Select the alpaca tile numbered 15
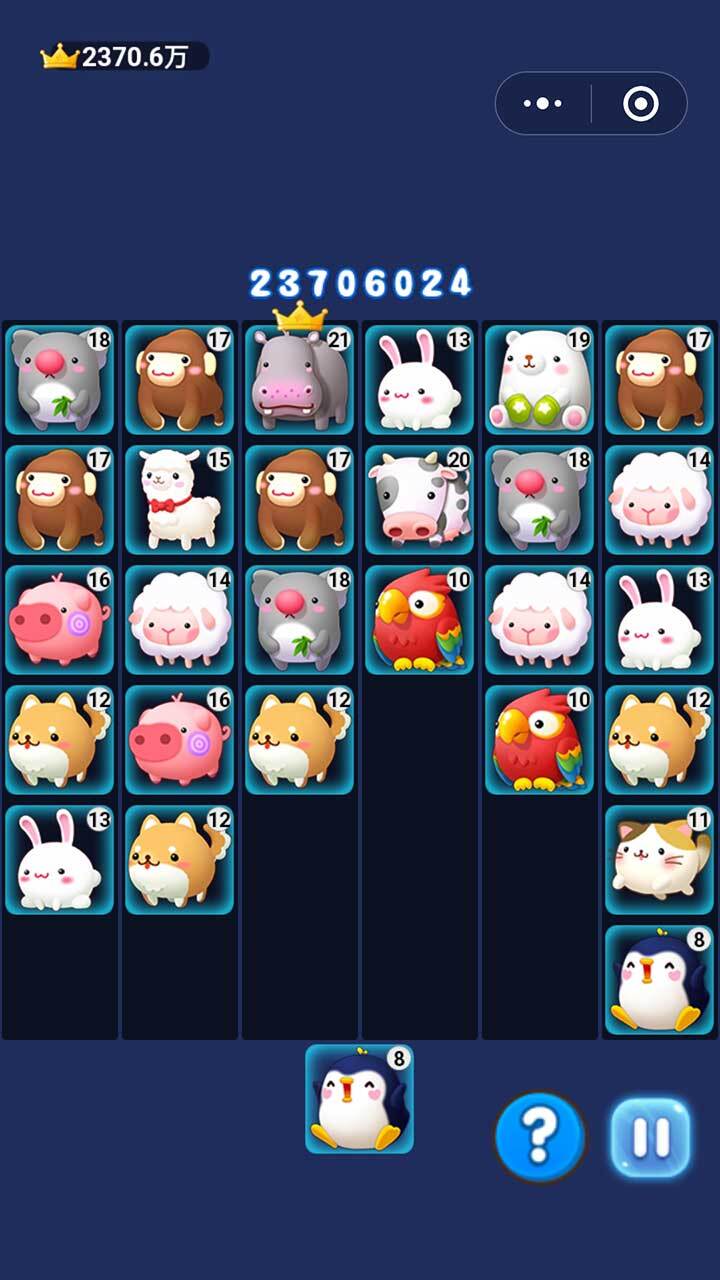 coord(179,500)
